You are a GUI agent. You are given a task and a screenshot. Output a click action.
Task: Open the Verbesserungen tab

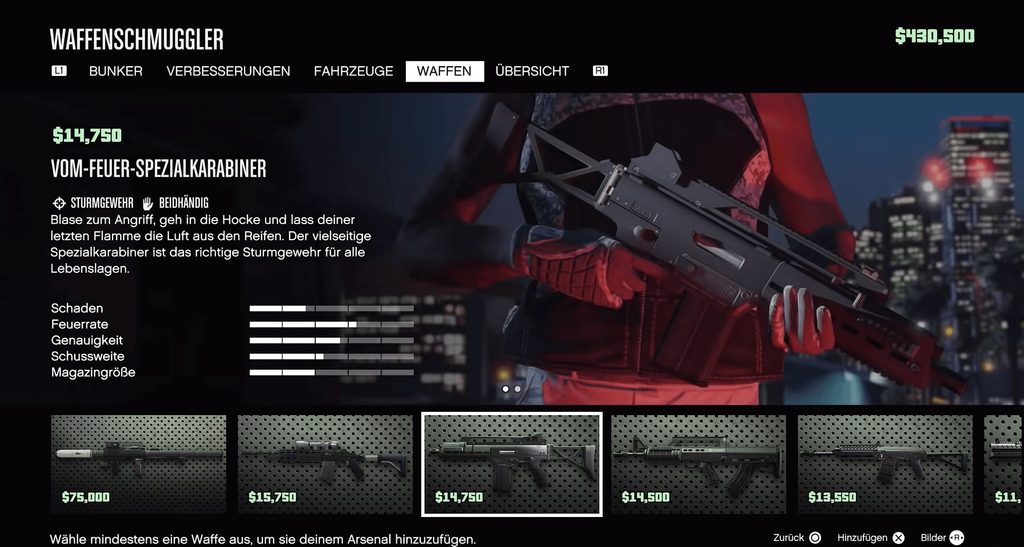228,71
